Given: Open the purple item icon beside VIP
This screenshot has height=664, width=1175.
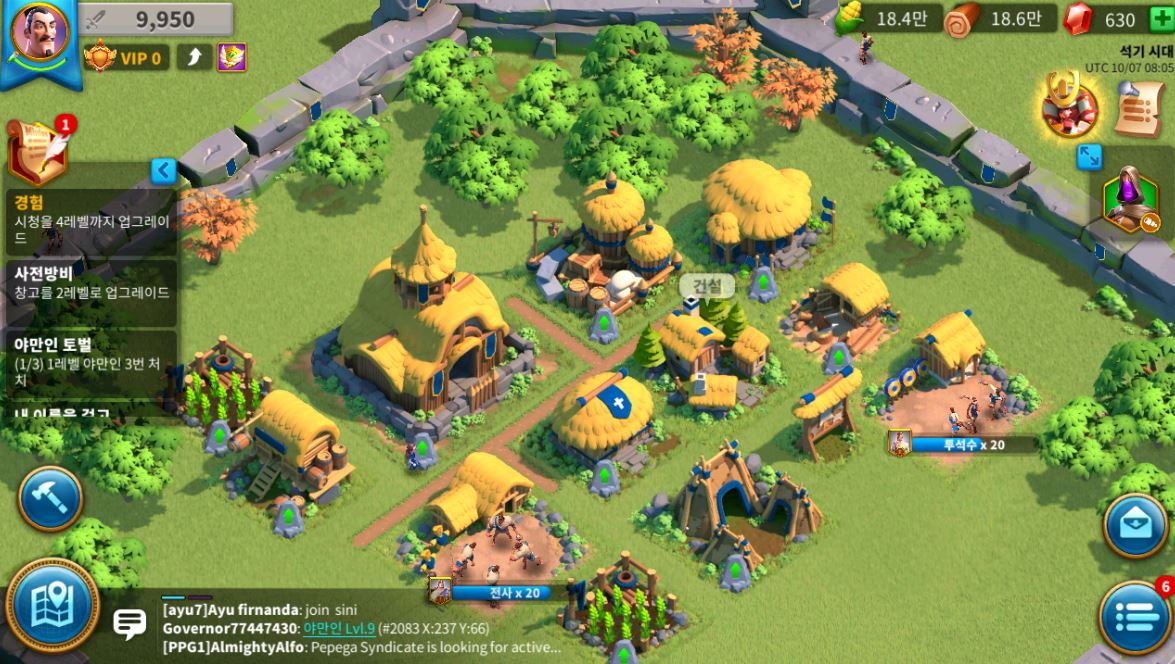Looking at the screenshot, I should [232, 57].
